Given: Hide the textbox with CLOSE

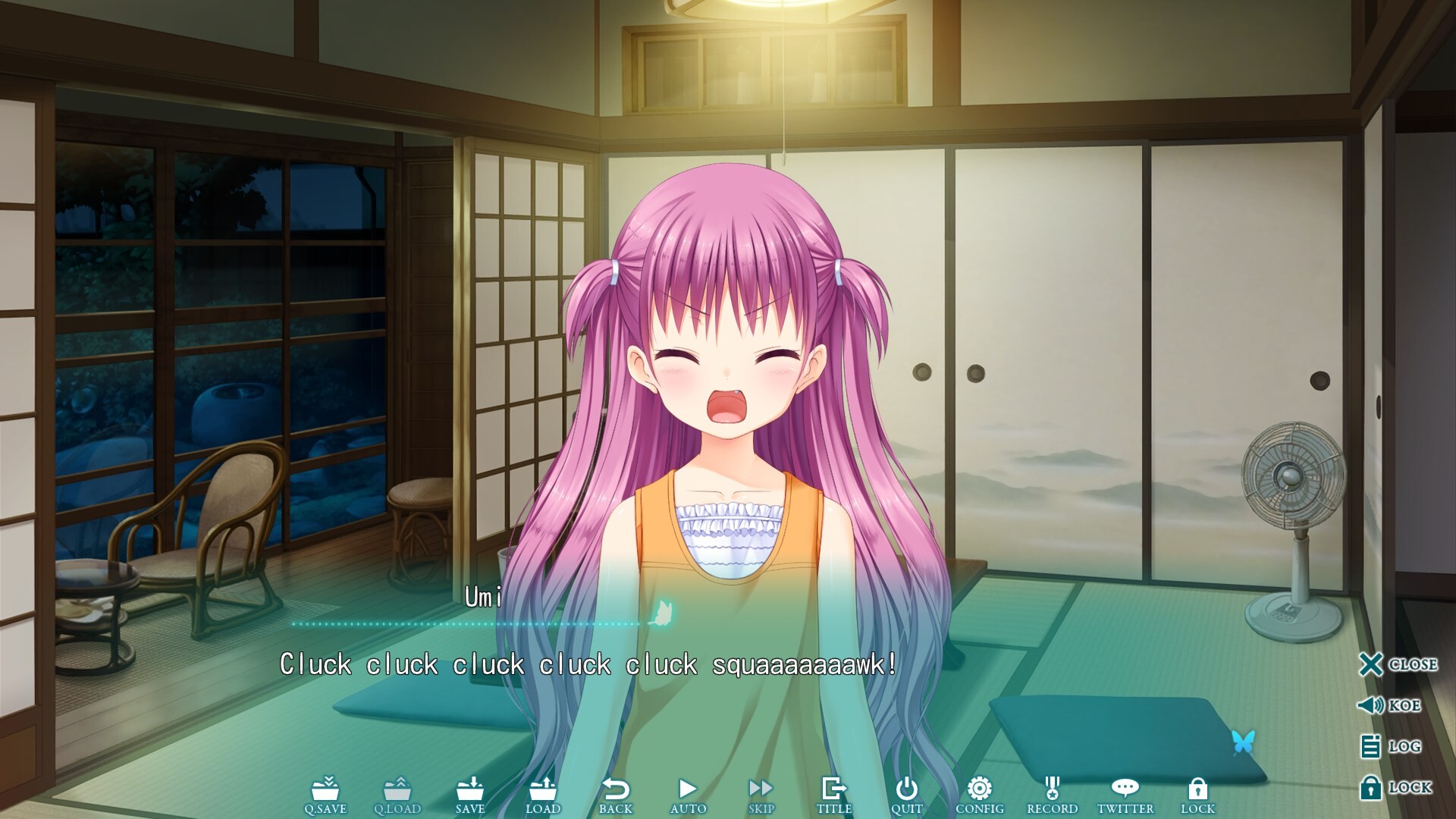Looking at the screenshot, I should click(x=1373, y=664).
